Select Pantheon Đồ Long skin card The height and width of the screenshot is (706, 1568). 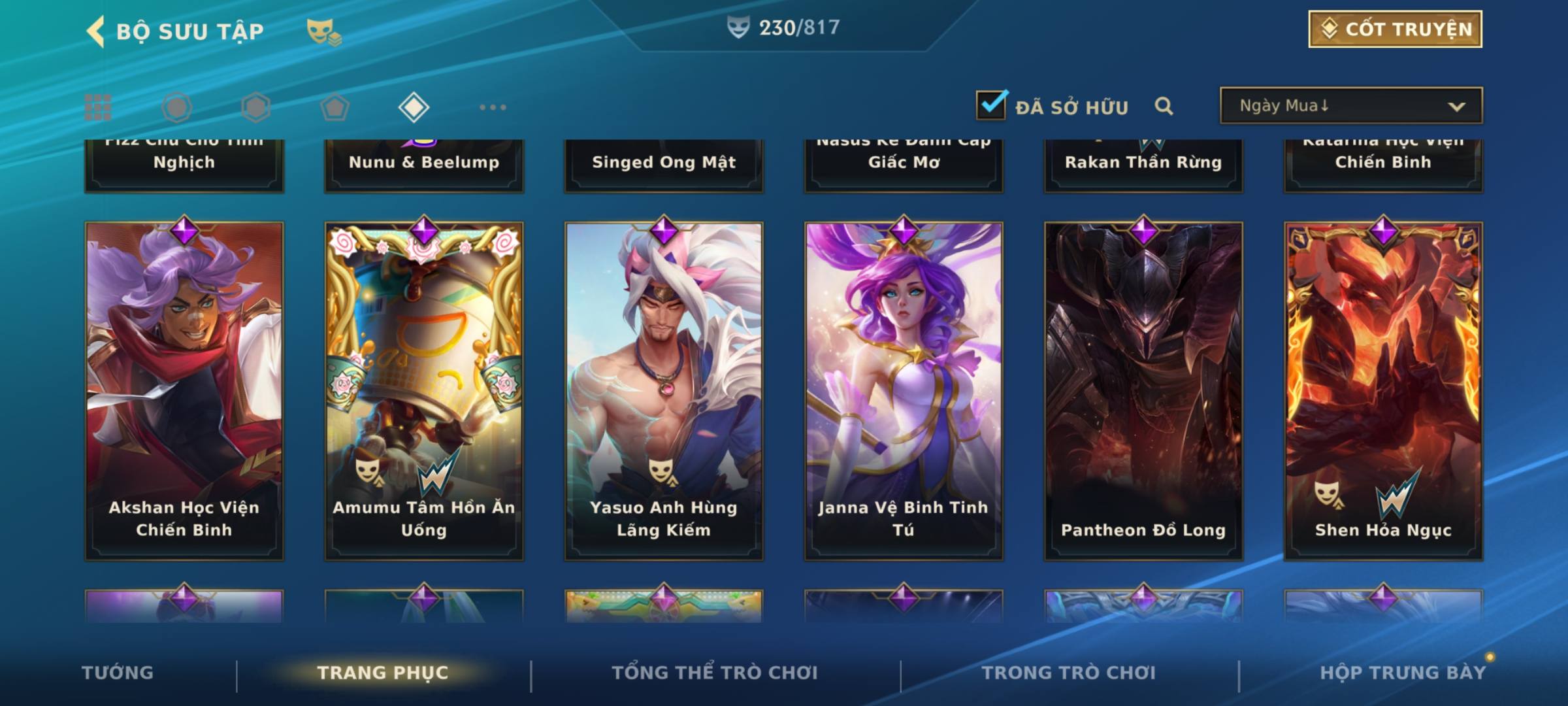pyautogui.click(x=1143, y=391)
